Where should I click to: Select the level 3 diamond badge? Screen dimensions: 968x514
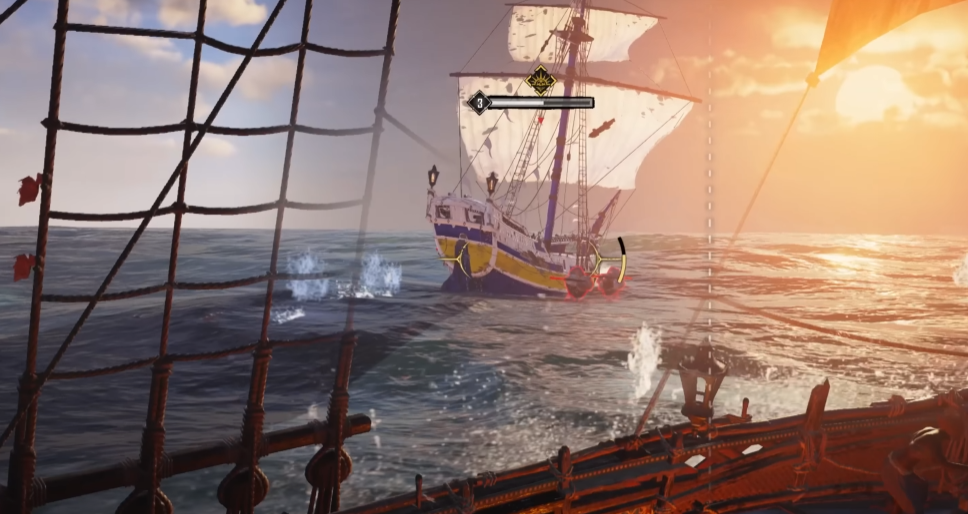(x=479, y=102)
